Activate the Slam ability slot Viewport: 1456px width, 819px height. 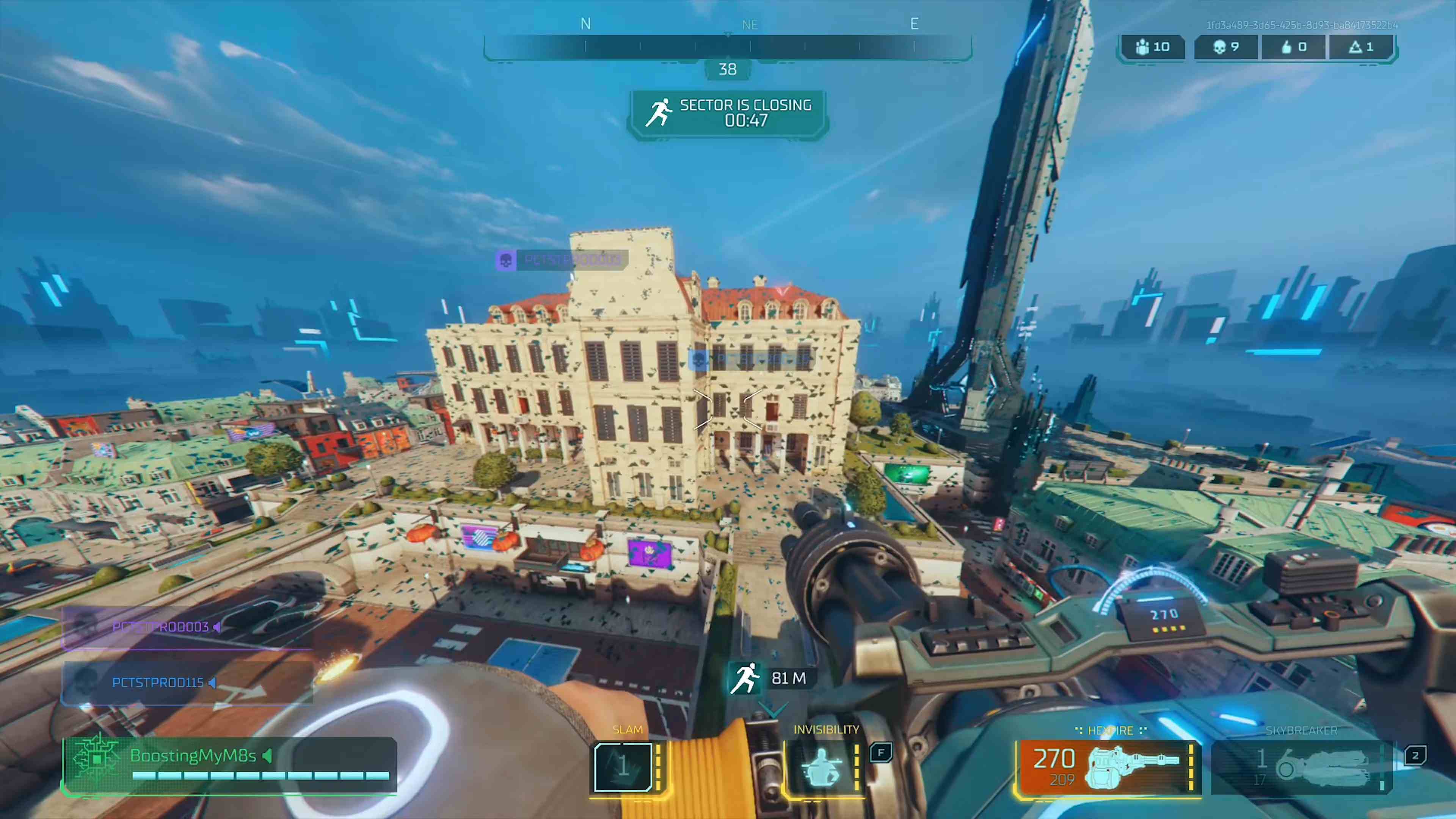coord(624,766)
